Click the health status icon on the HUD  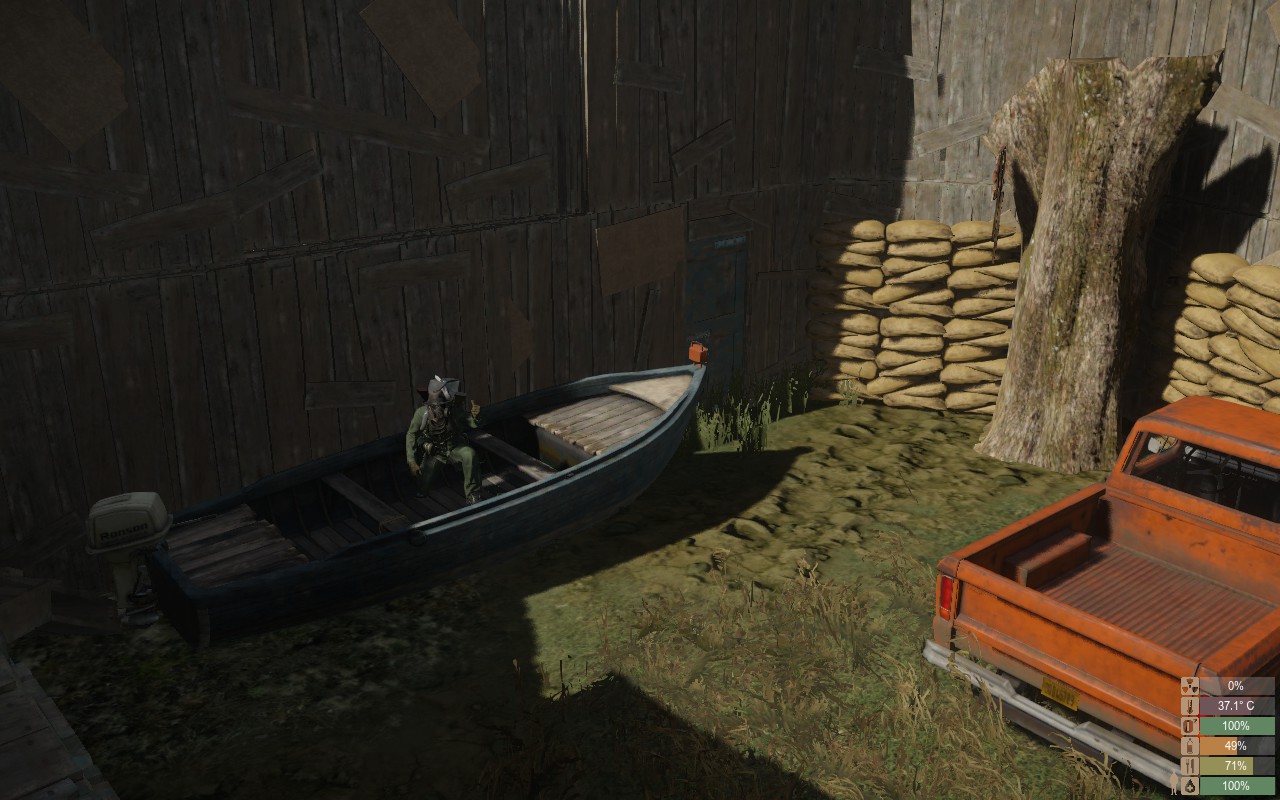tap(1188, 727)
